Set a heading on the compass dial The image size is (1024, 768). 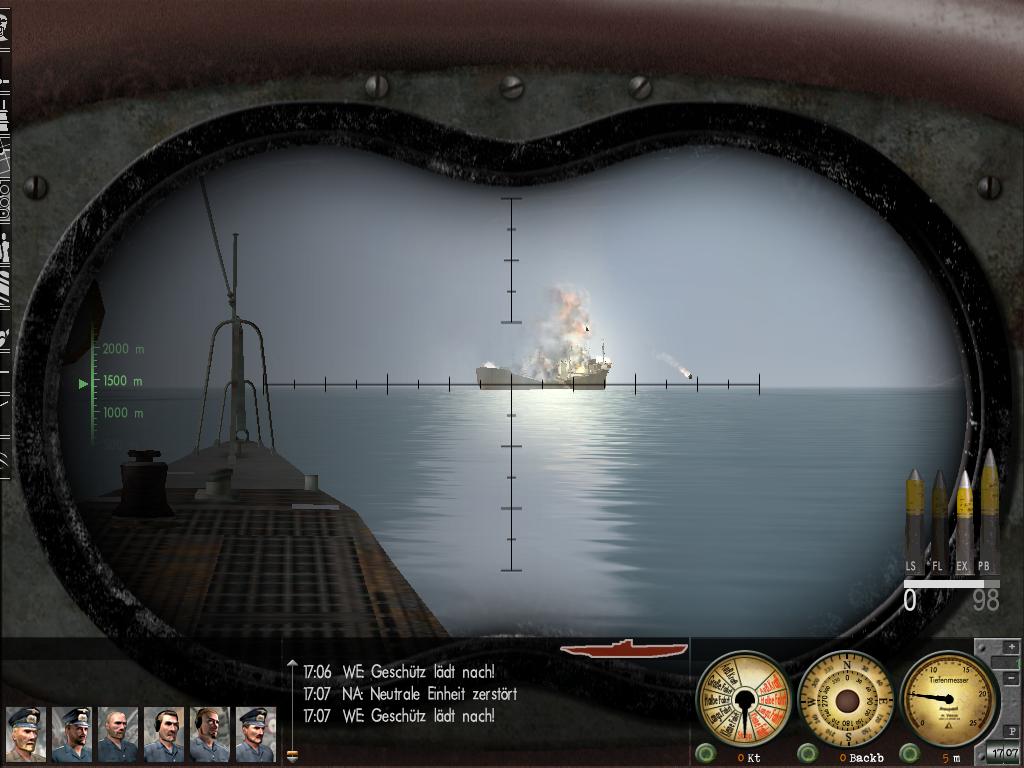click(847, 699)
